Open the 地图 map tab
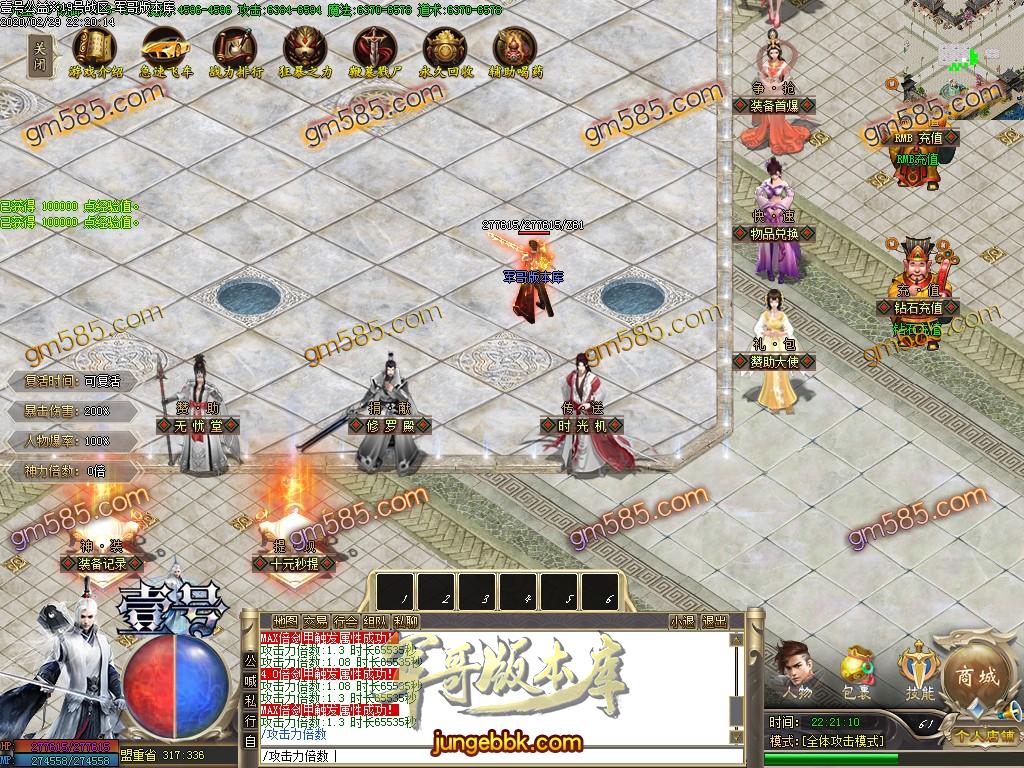The height and width of the screenshot is (768, 1024). [x=285, y=621]
